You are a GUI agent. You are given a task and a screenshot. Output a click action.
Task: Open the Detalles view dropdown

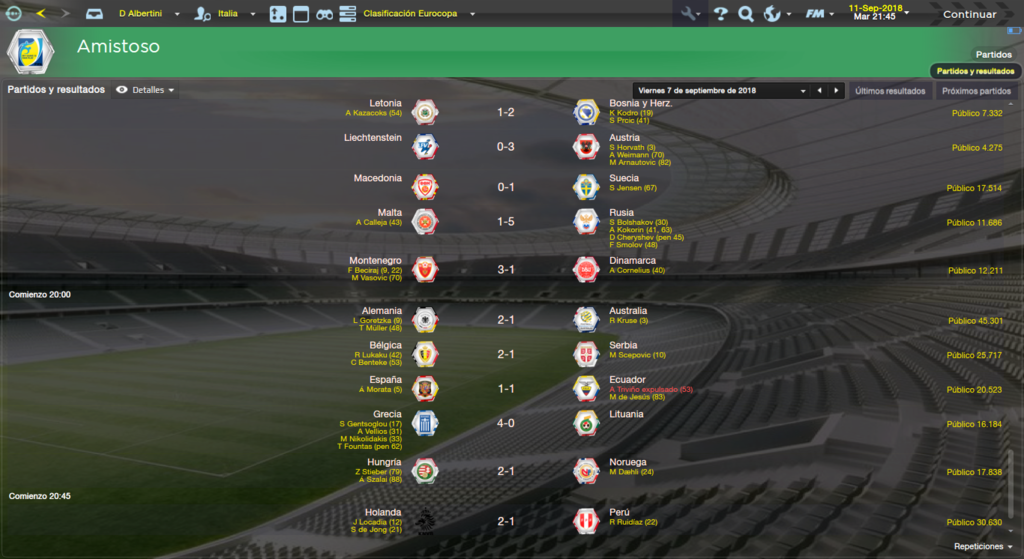(x=146, y=90)
